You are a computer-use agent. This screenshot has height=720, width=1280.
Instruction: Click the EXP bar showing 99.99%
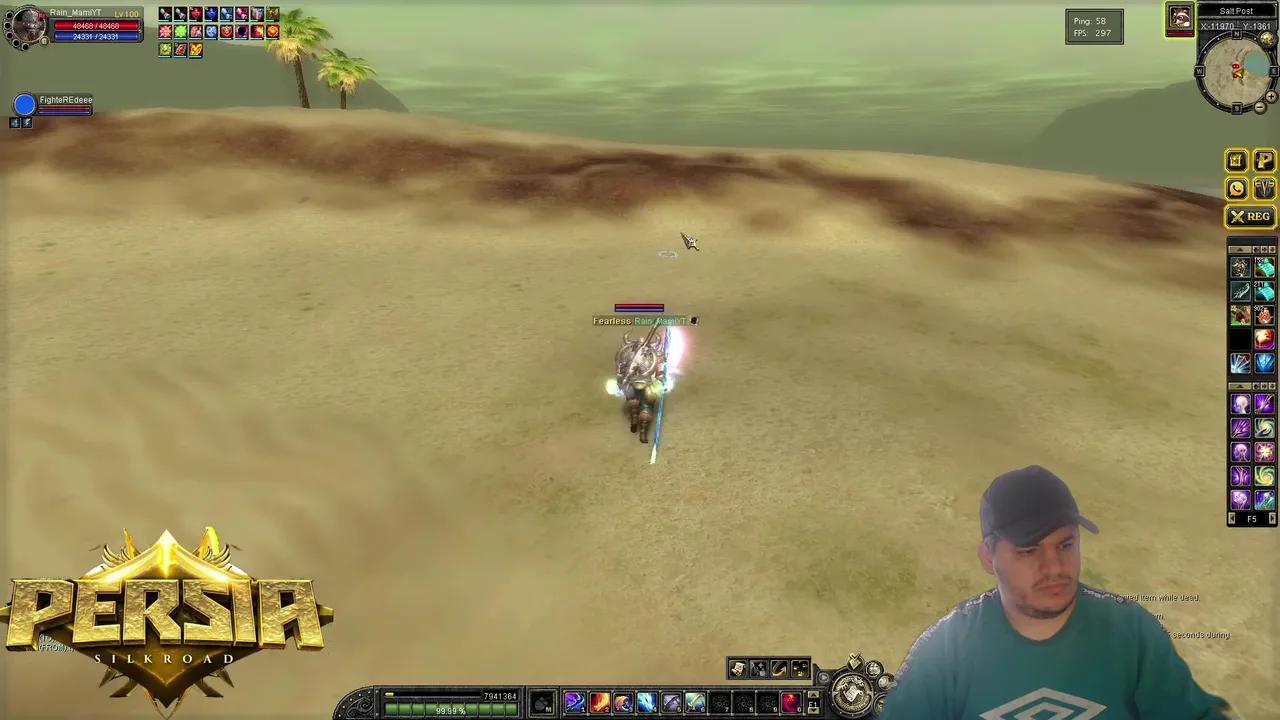point(450,710)
